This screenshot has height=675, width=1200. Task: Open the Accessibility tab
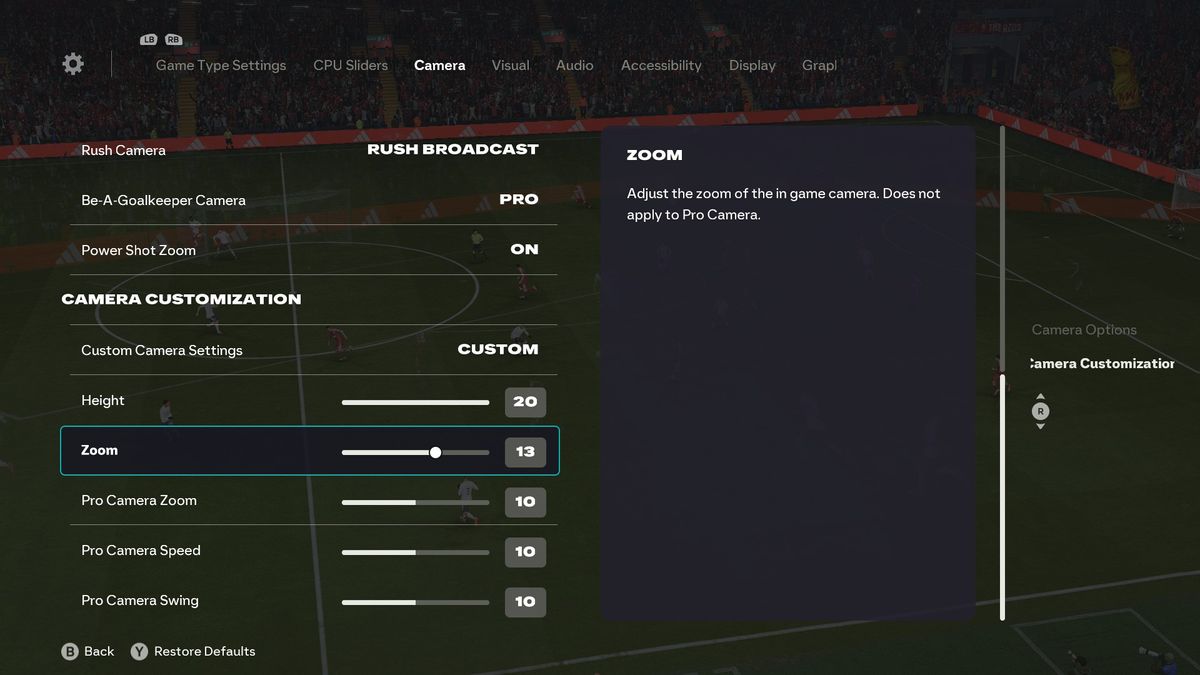pyautogui.click(x=661, y=65)
